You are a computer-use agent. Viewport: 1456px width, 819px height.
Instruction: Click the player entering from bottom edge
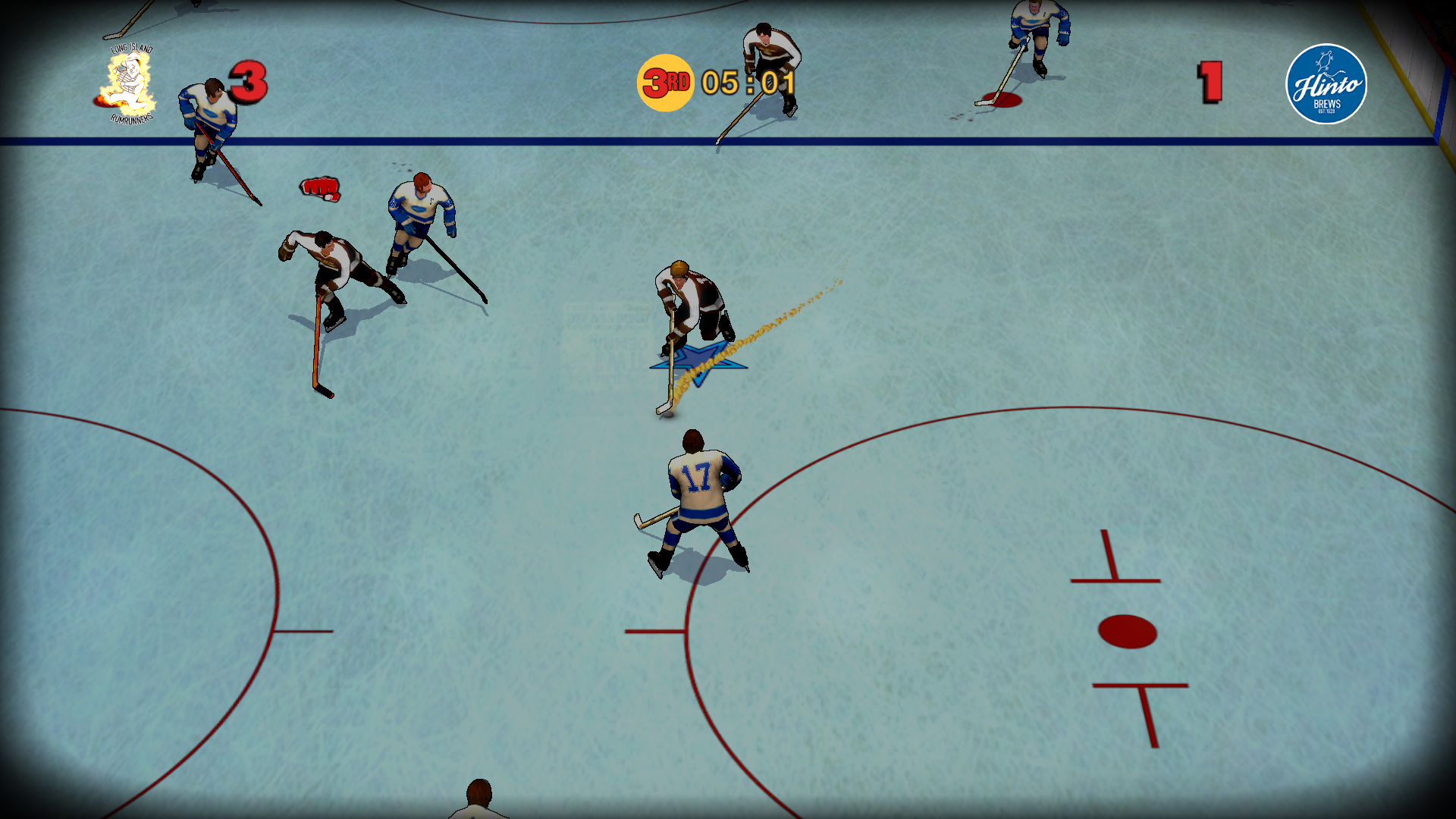point(478,804)
